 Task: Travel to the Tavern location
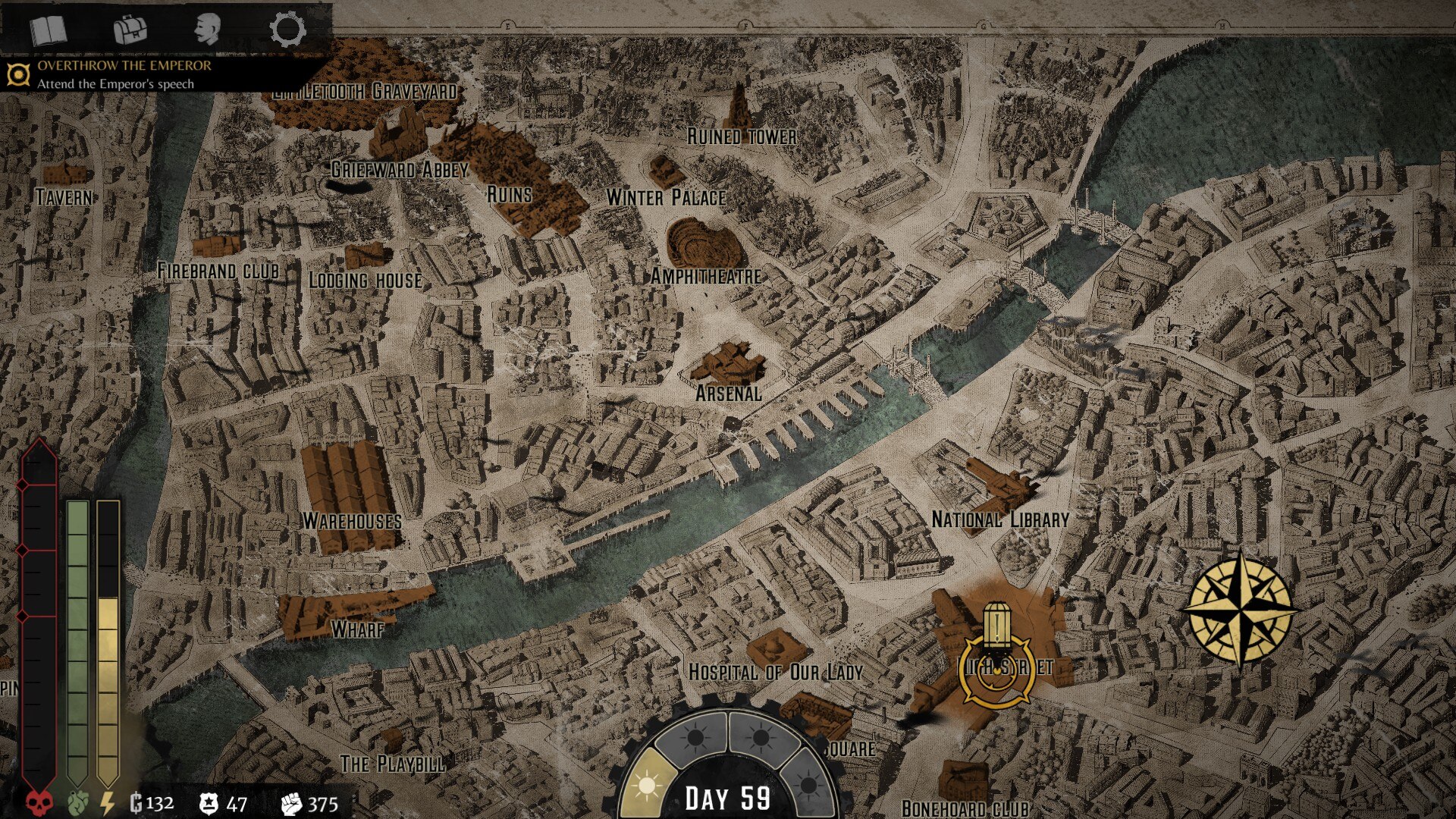click(65, 196)
